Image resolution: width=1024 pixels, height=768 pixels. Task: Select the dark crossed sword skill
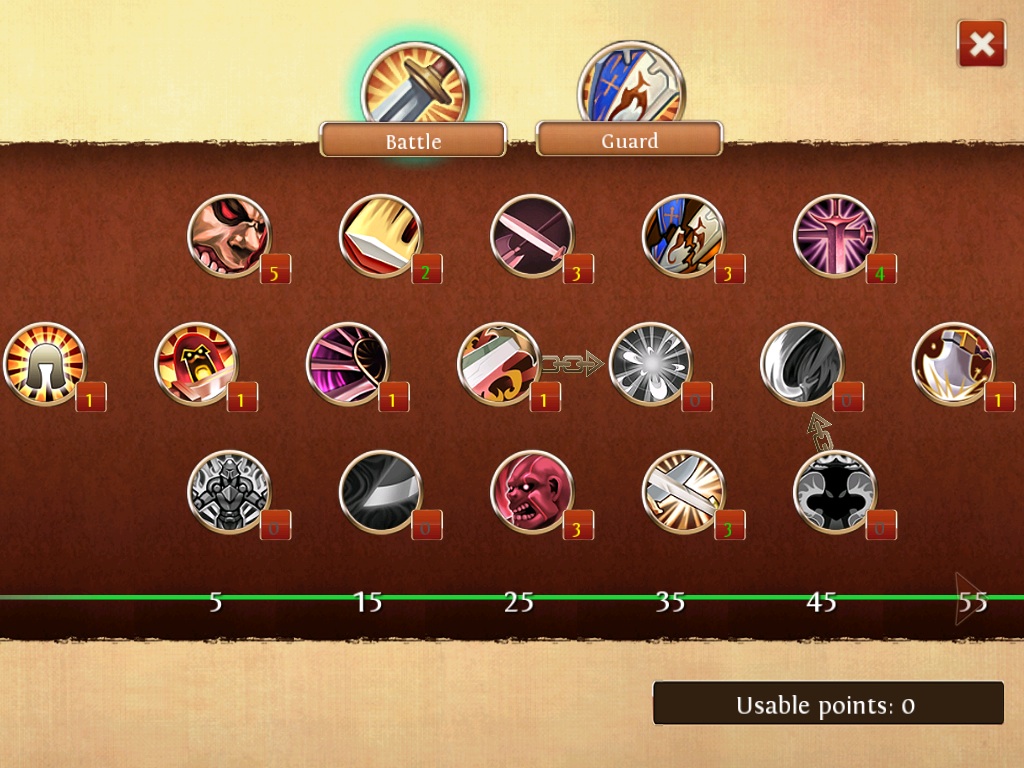click(x=532, y=236)
